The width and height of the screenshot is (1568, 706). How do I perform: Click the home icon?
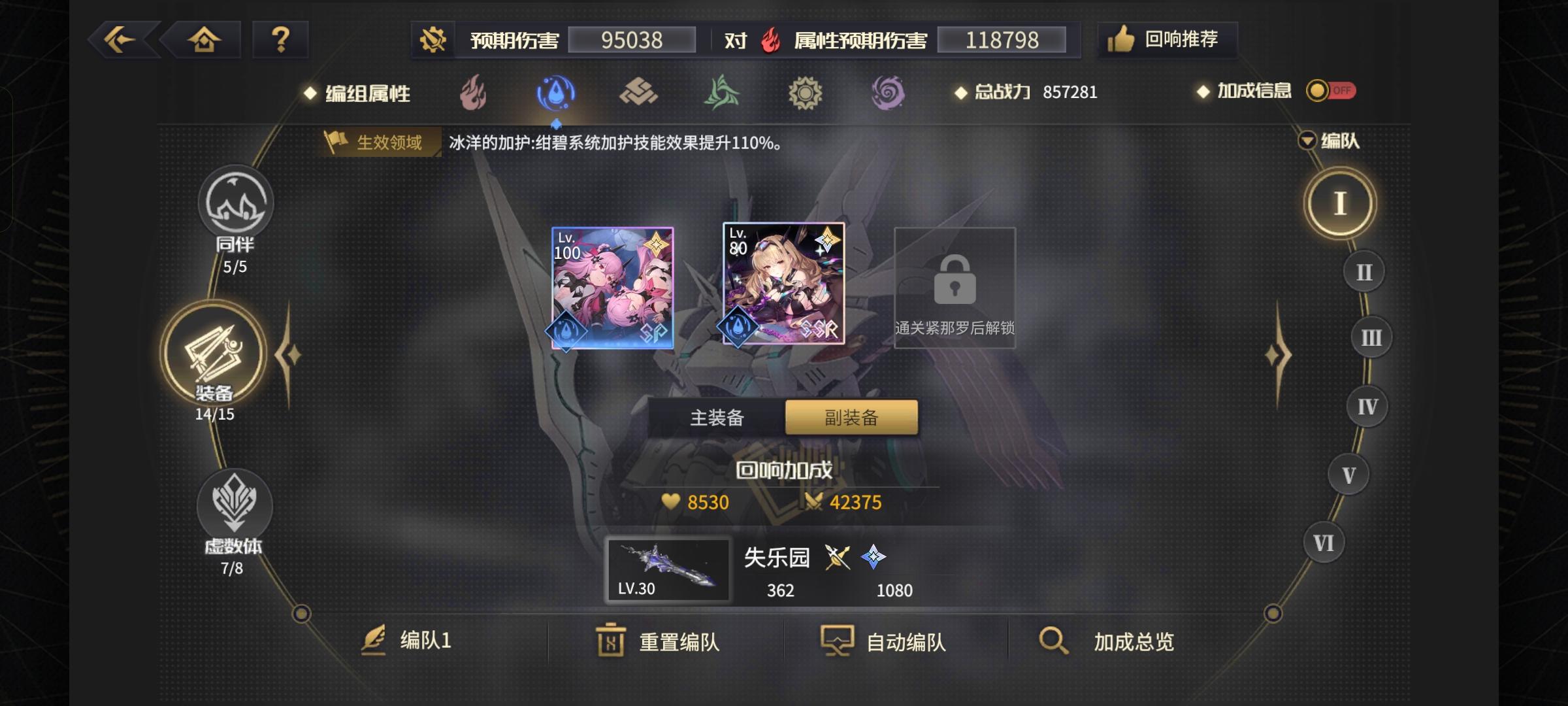point(204,39)
